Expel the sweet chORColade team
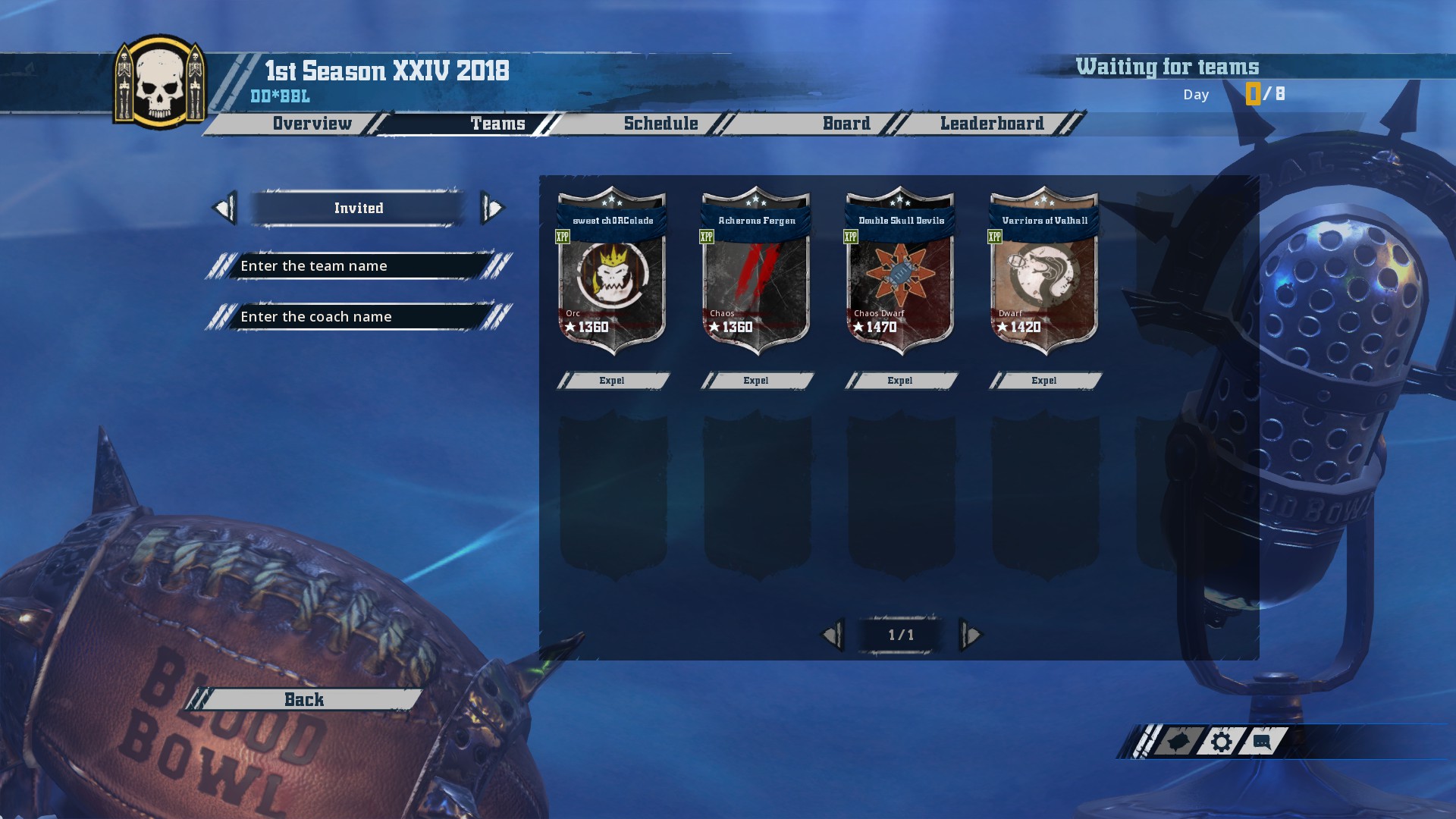Image resolution: width=1456 pixels, height=819 pixels. (x=612, y=381)
